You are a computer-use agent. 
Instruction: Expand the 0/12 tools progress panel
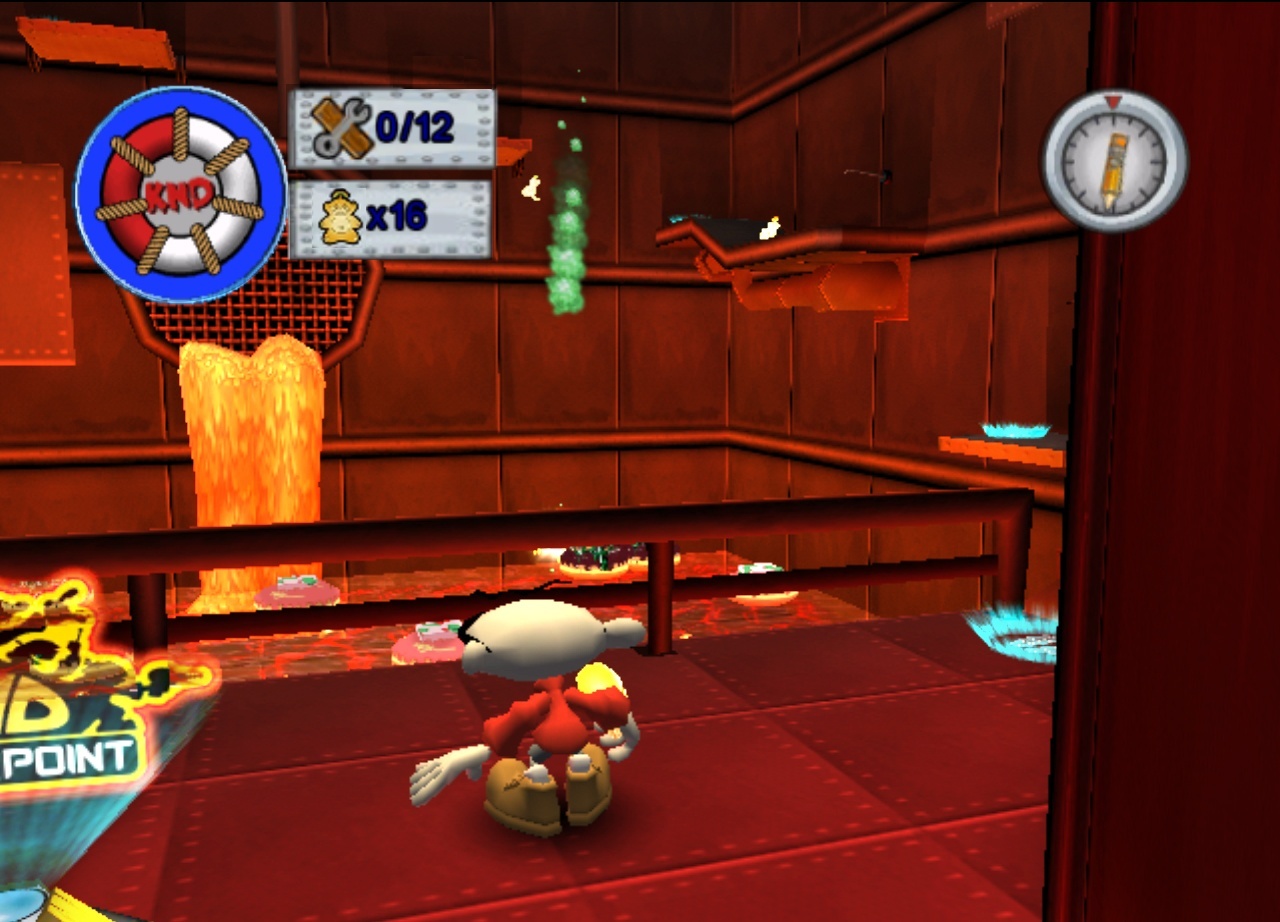tap(400, 125)
